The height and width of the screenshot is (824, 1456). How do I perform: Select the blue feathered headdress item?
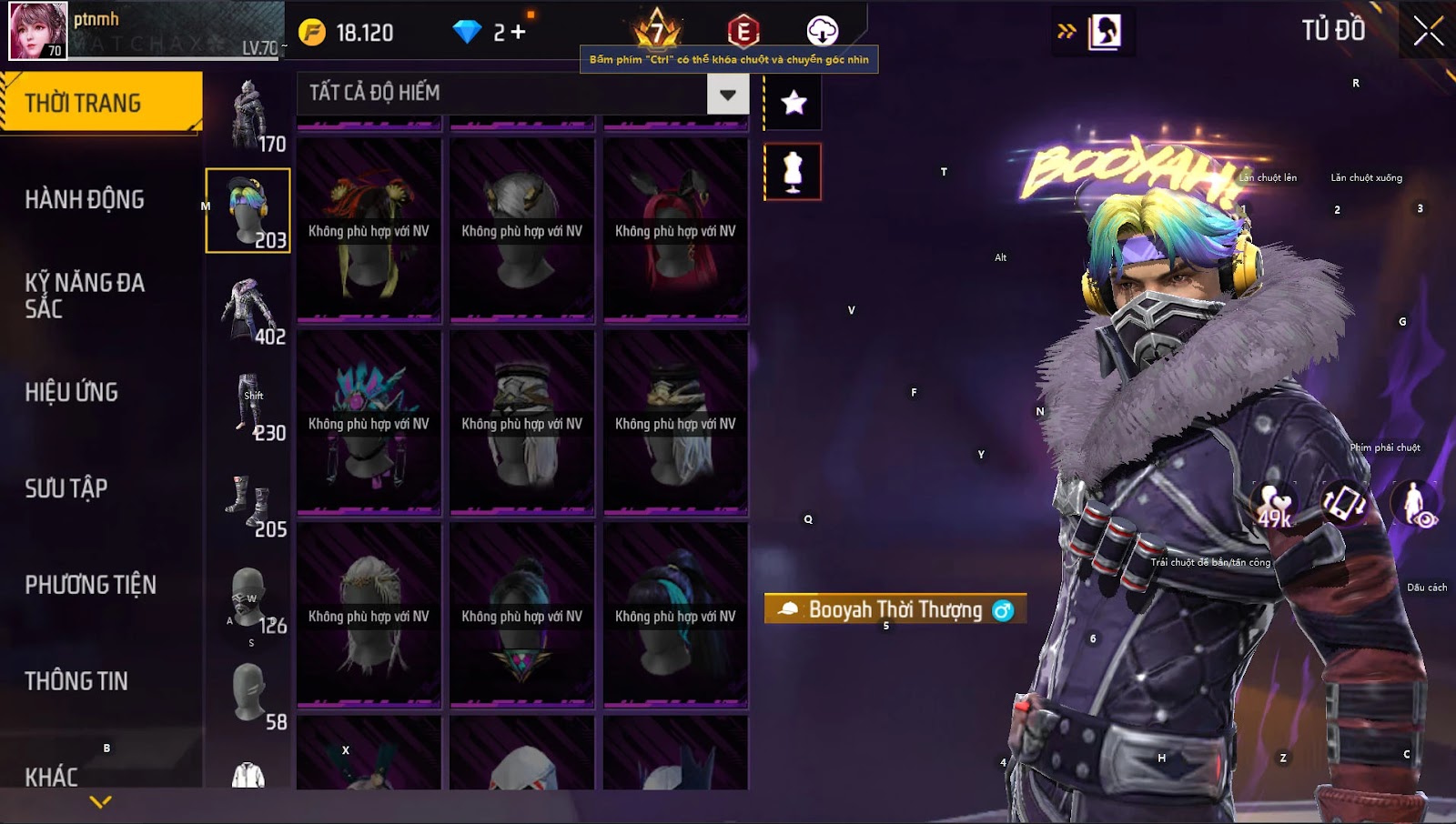coord(369,423)
